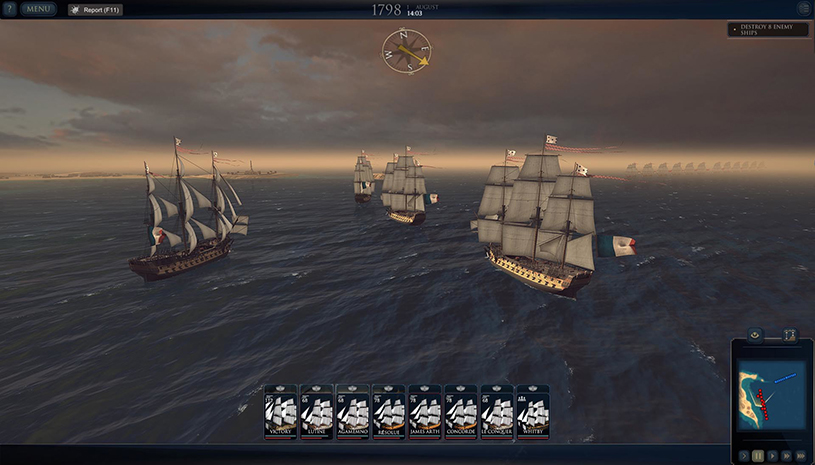Select the Le Conquer ship card
The image size is (815, 465).
[x=497, y=412]
